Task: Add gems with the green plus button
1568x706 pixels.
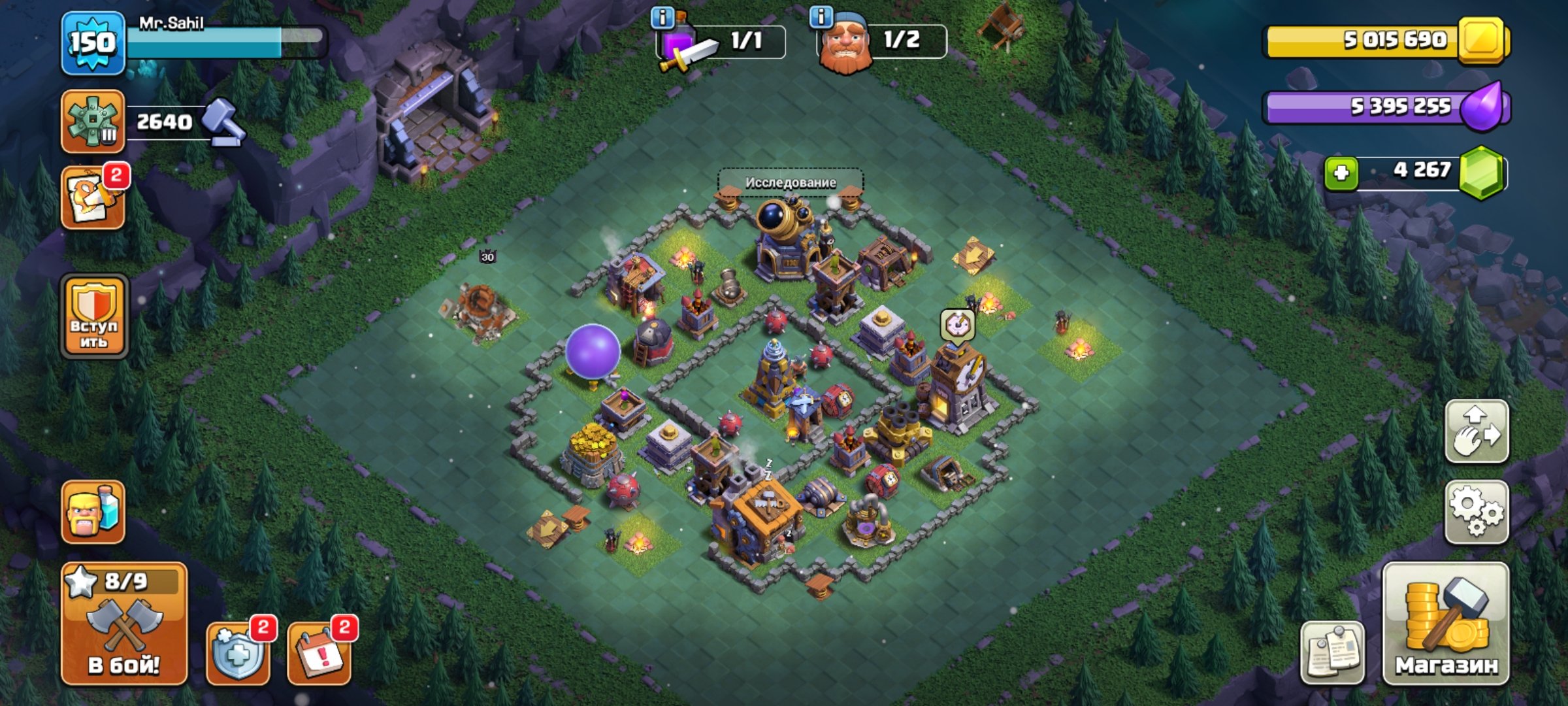Action: click(x=1341, y=173)
